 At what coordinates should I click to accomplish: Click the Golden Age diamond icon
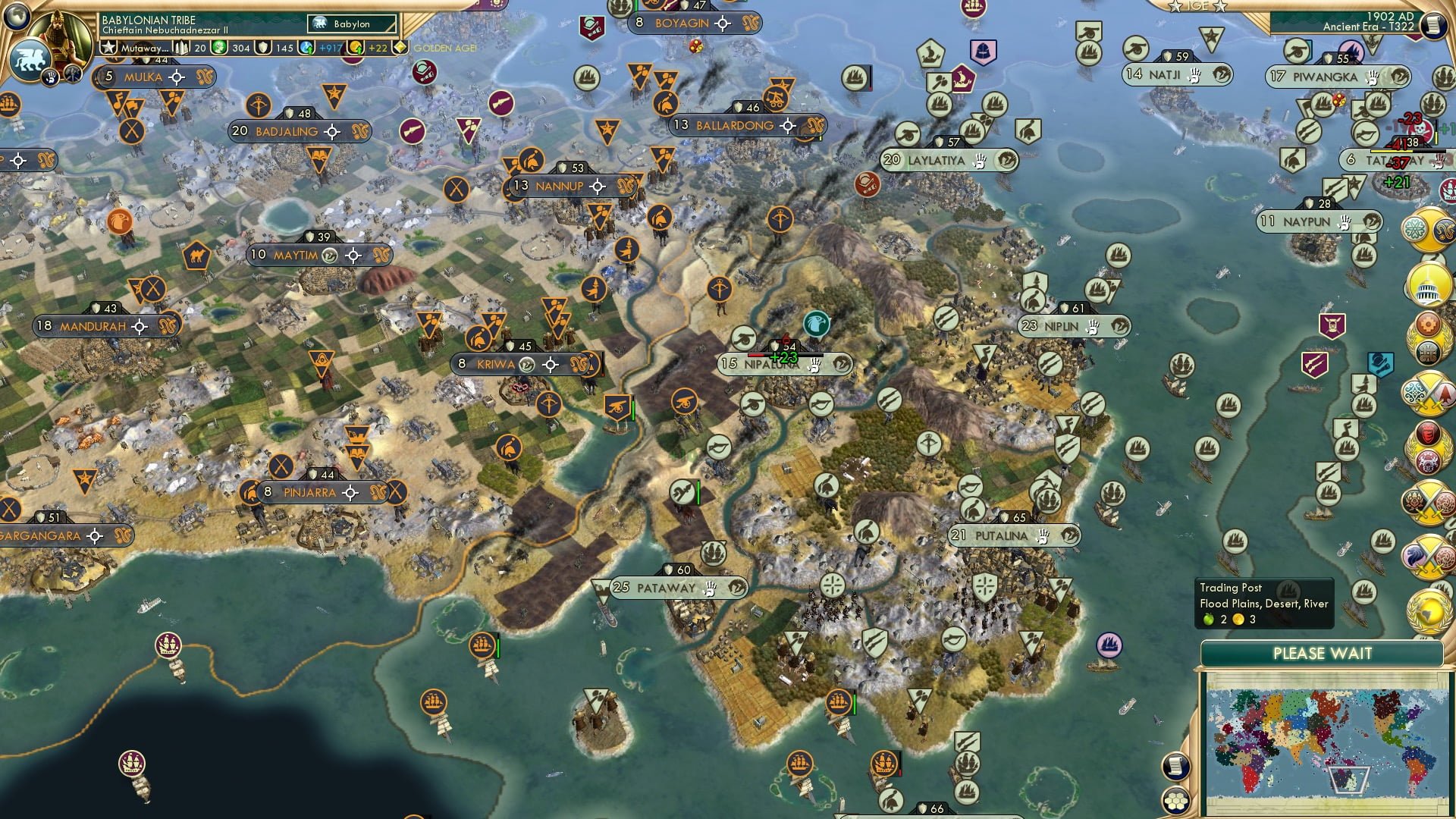tap(400, 47)
